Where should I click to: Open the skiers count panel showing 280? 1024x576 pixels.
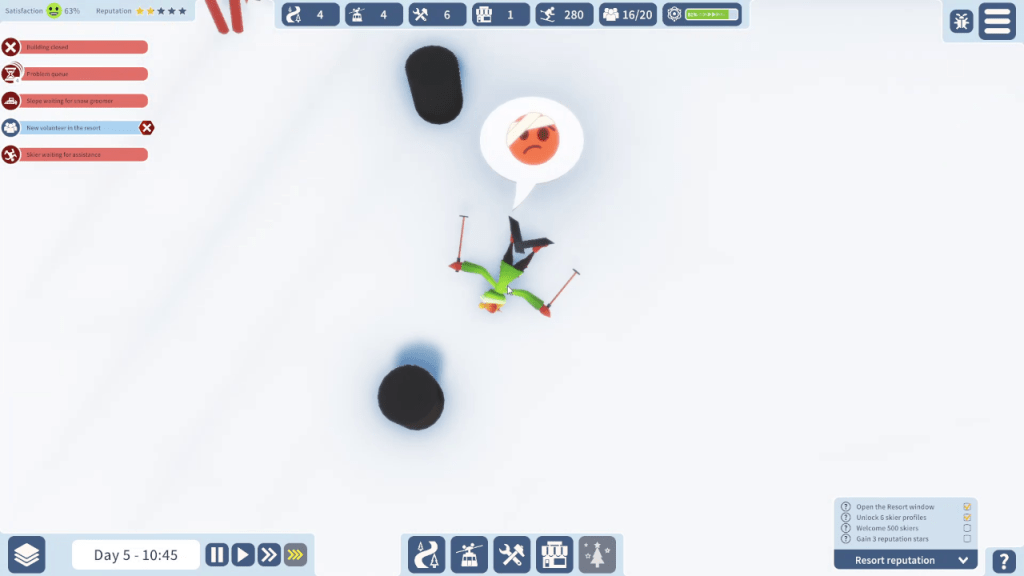point(563,15)
